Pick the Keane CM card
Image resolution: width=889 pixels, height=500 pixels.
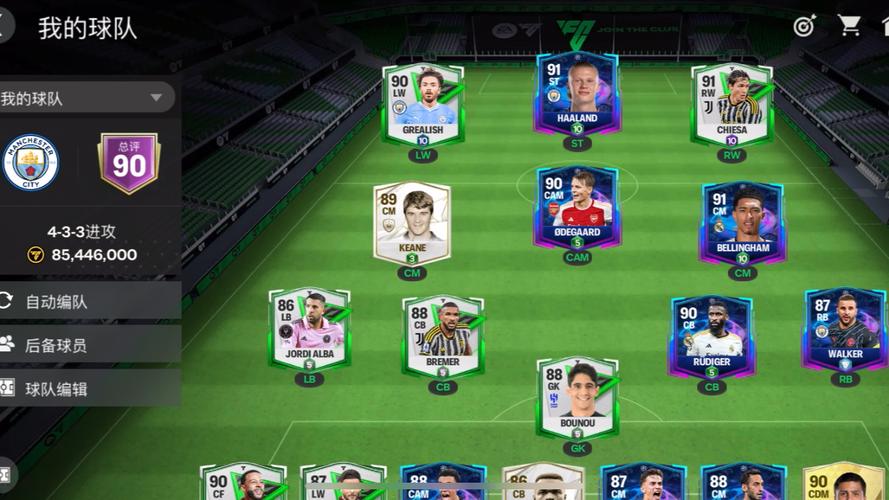[412, 222]
